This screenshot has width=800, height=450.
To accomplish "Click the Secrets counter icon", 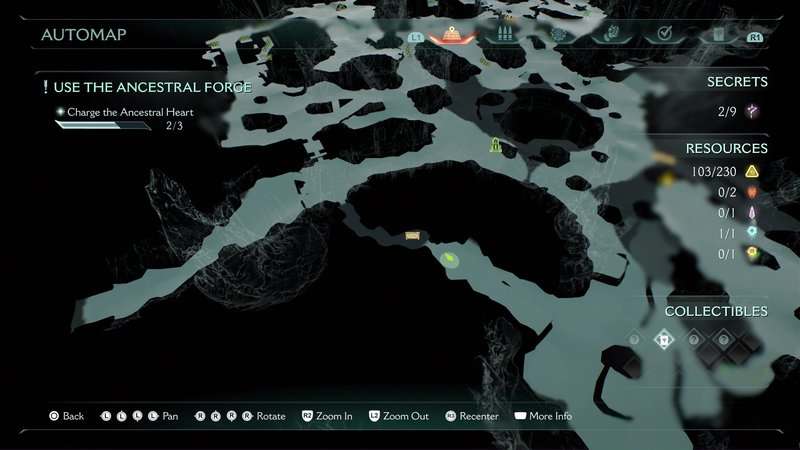I will (752, 111).
